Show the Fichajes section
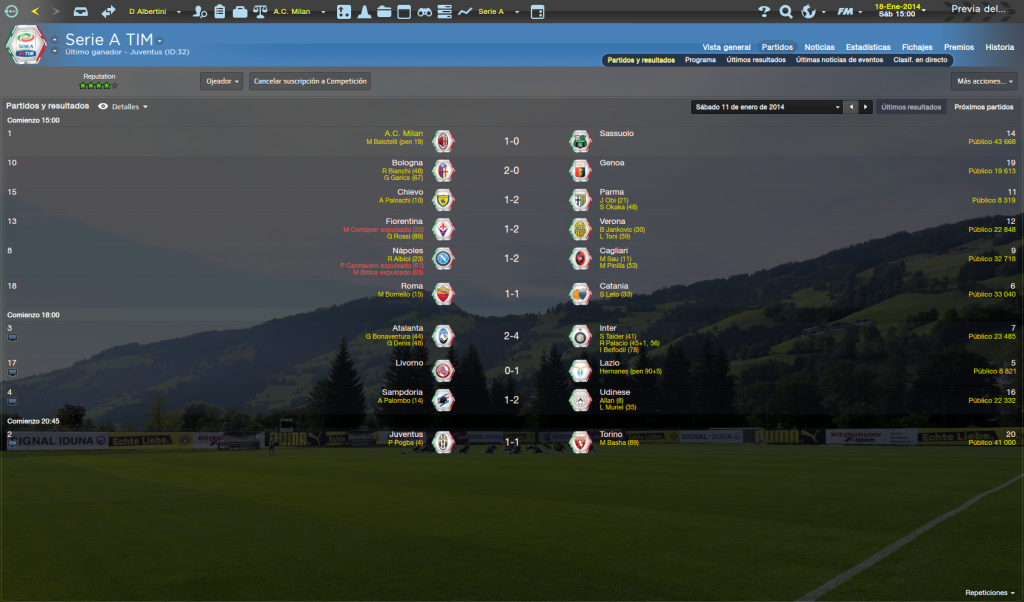 click(917, 47)
